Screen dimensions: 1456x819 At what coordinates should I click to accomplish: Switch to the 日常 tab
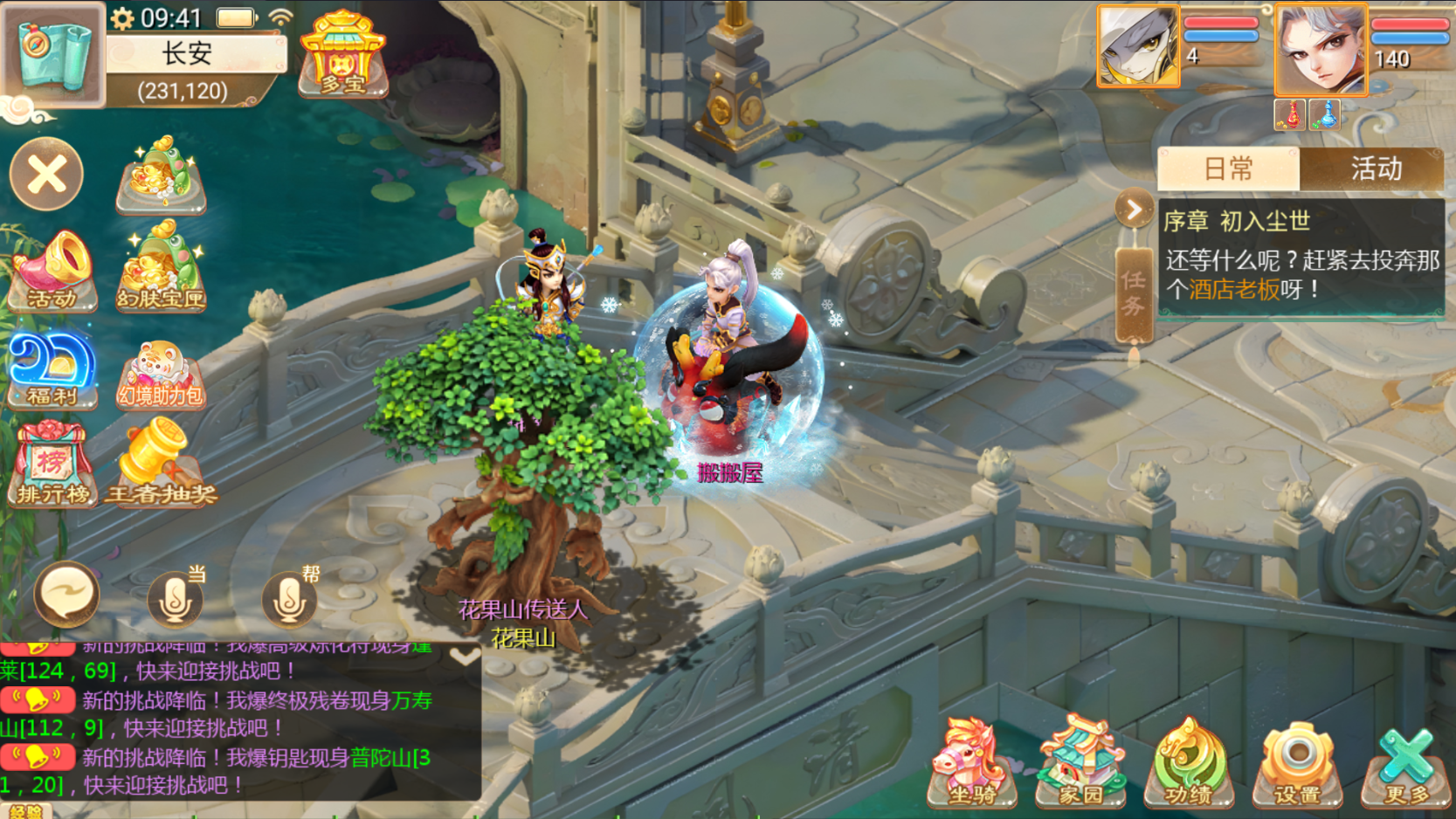point(1228,169)
